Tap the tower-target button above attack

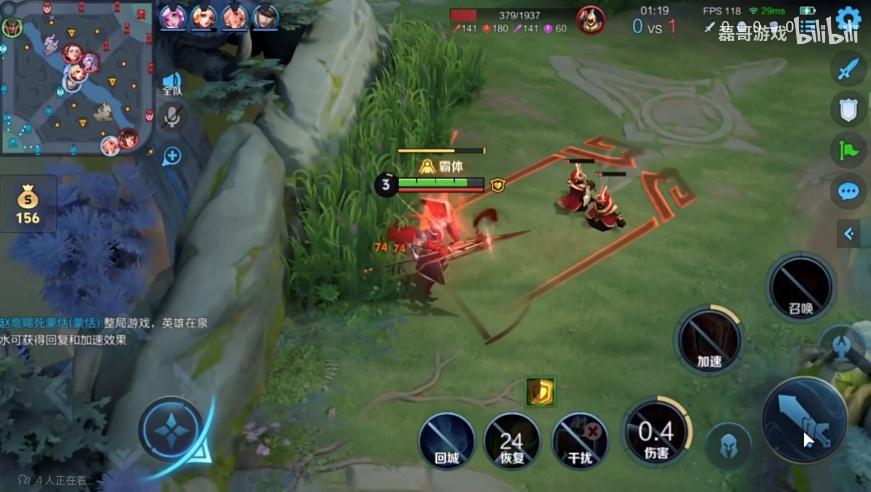(842, 348)
